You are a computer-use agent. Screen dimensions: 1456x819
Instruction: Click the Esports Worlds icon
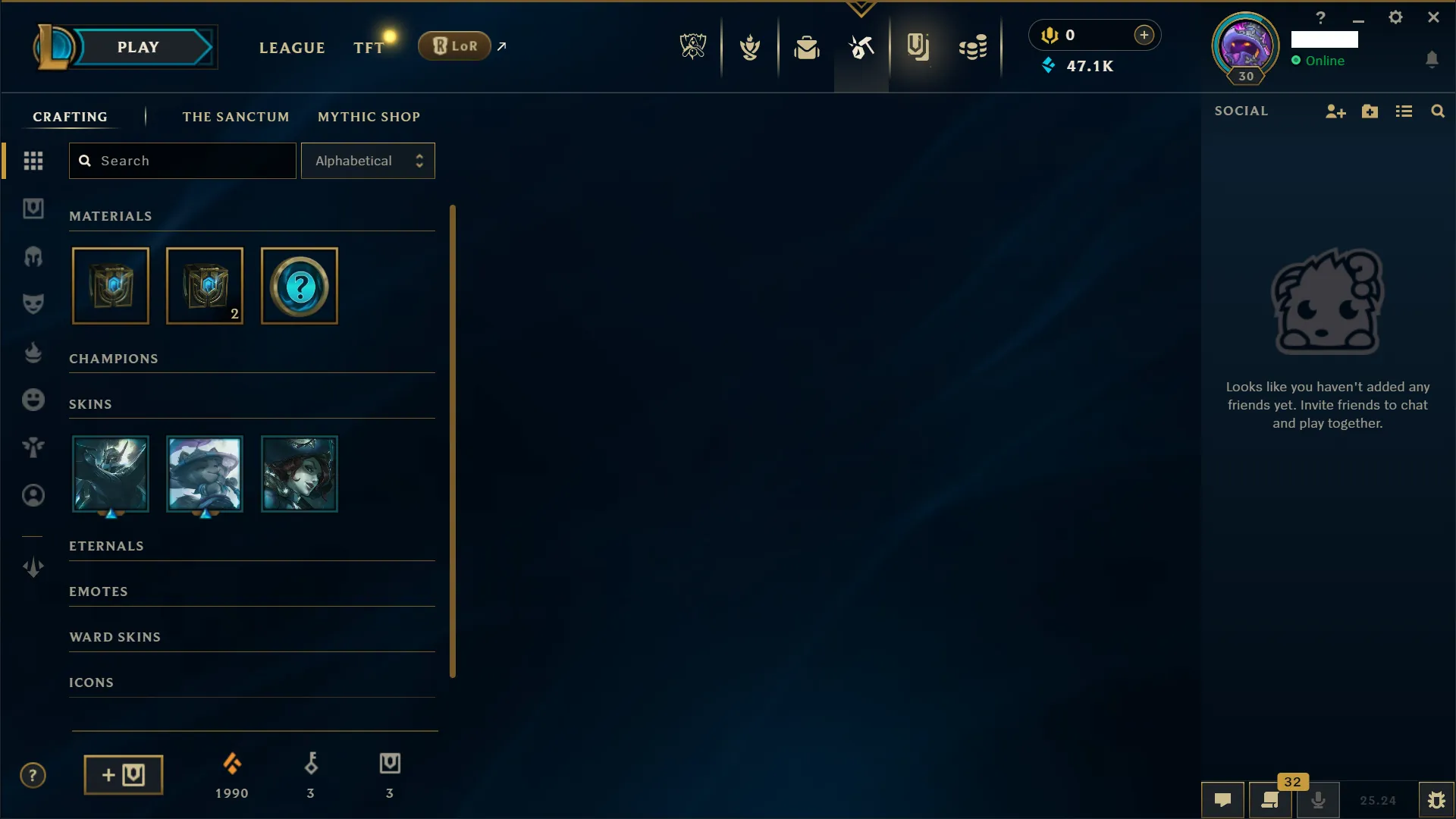693,45
